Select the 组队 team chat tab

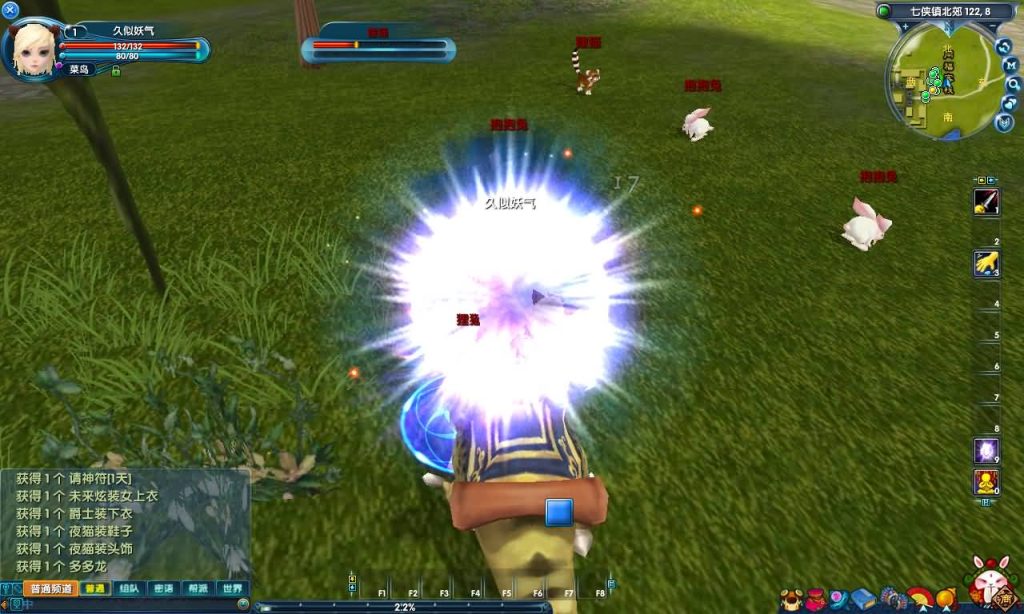[x=130, y=589]
